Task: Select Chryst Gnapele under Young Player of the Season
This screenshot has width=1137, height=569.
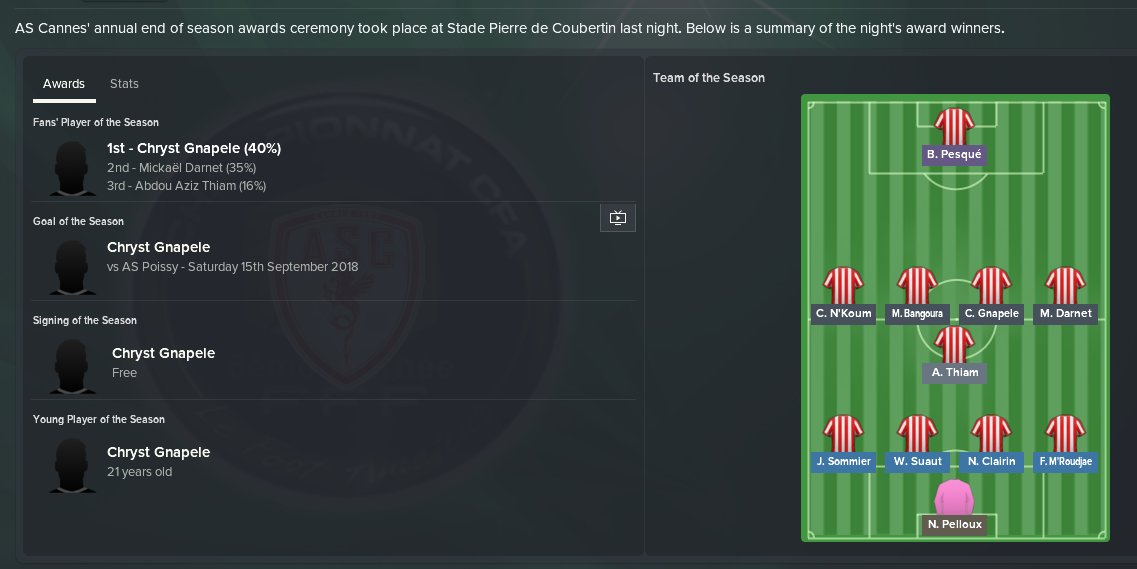Action: tap(158, 452)
